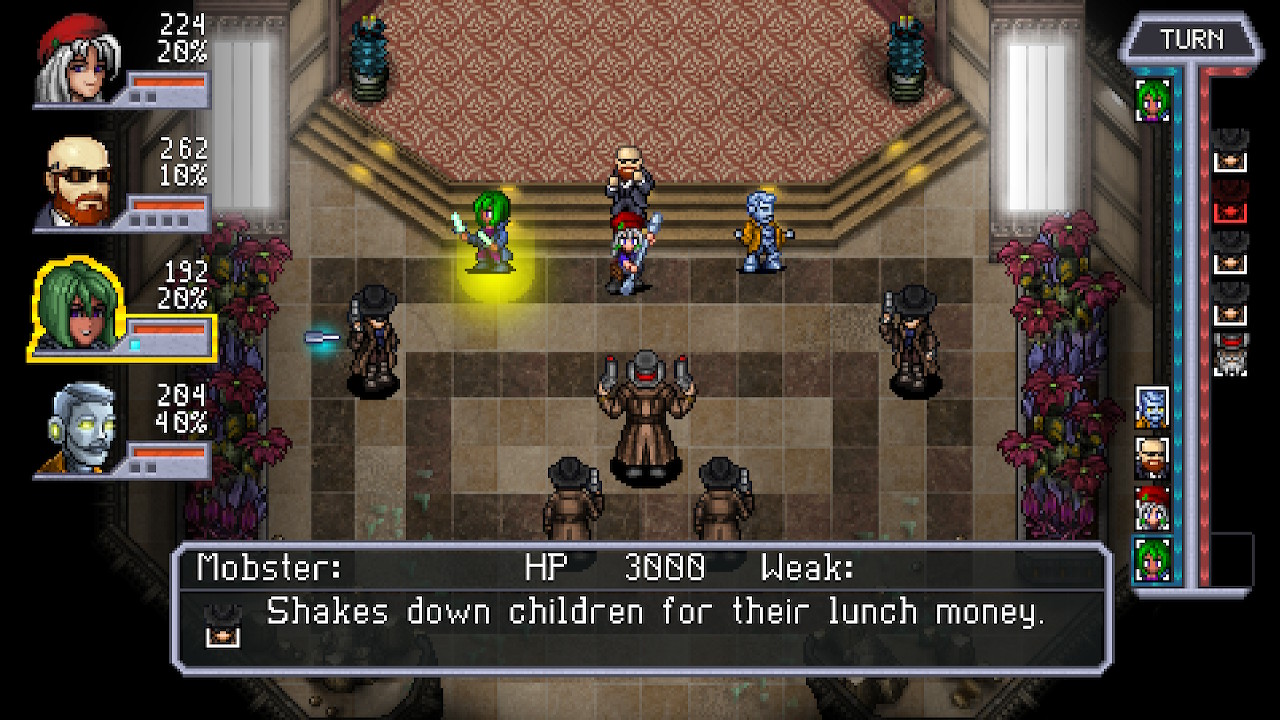Select the grey boss icon in turn order
The height and width of the screenshot is (720, 1280).
click(x=1230, y=355)
